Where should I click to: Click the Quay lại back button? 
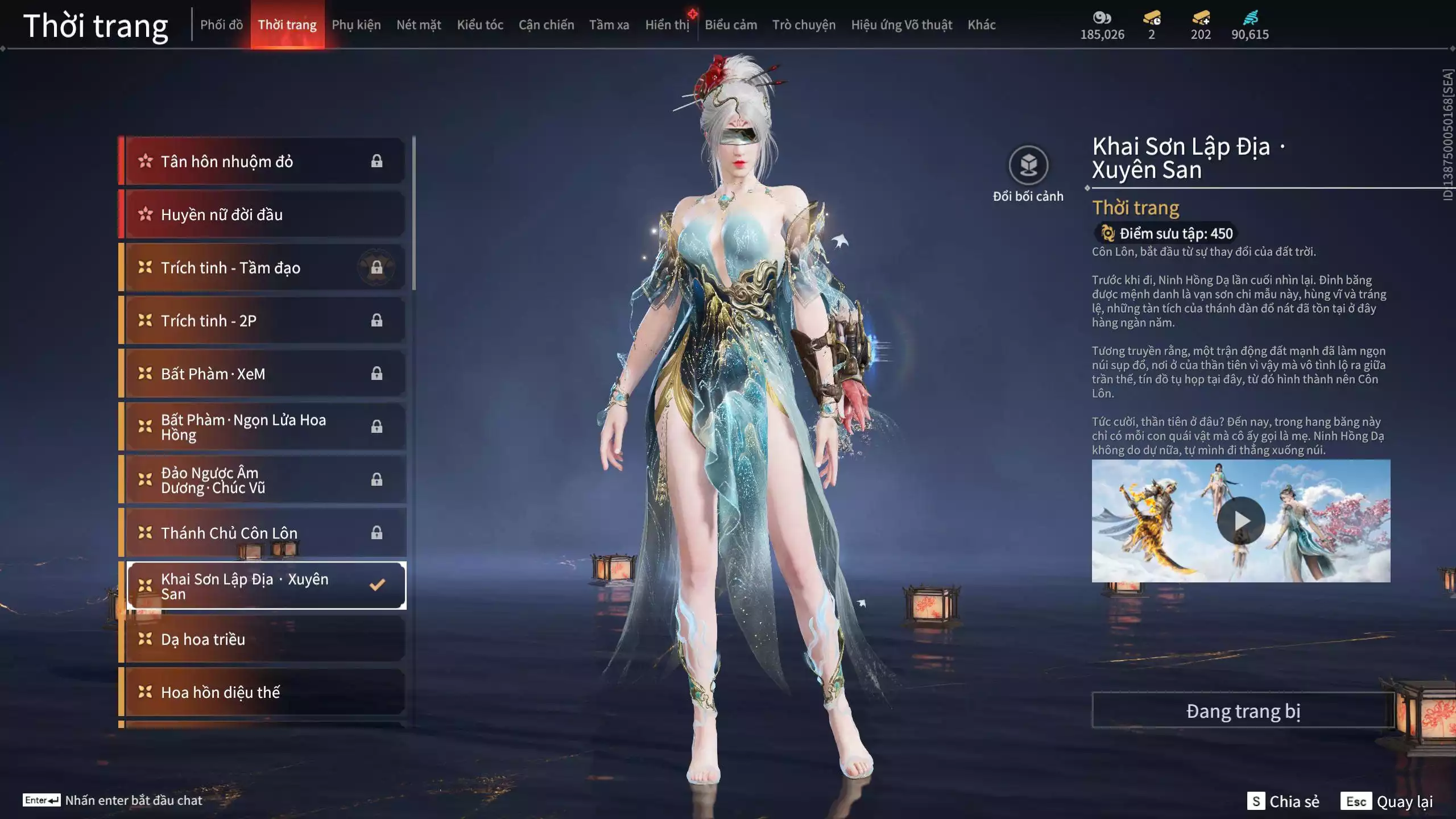click(x=1388, y=801)
